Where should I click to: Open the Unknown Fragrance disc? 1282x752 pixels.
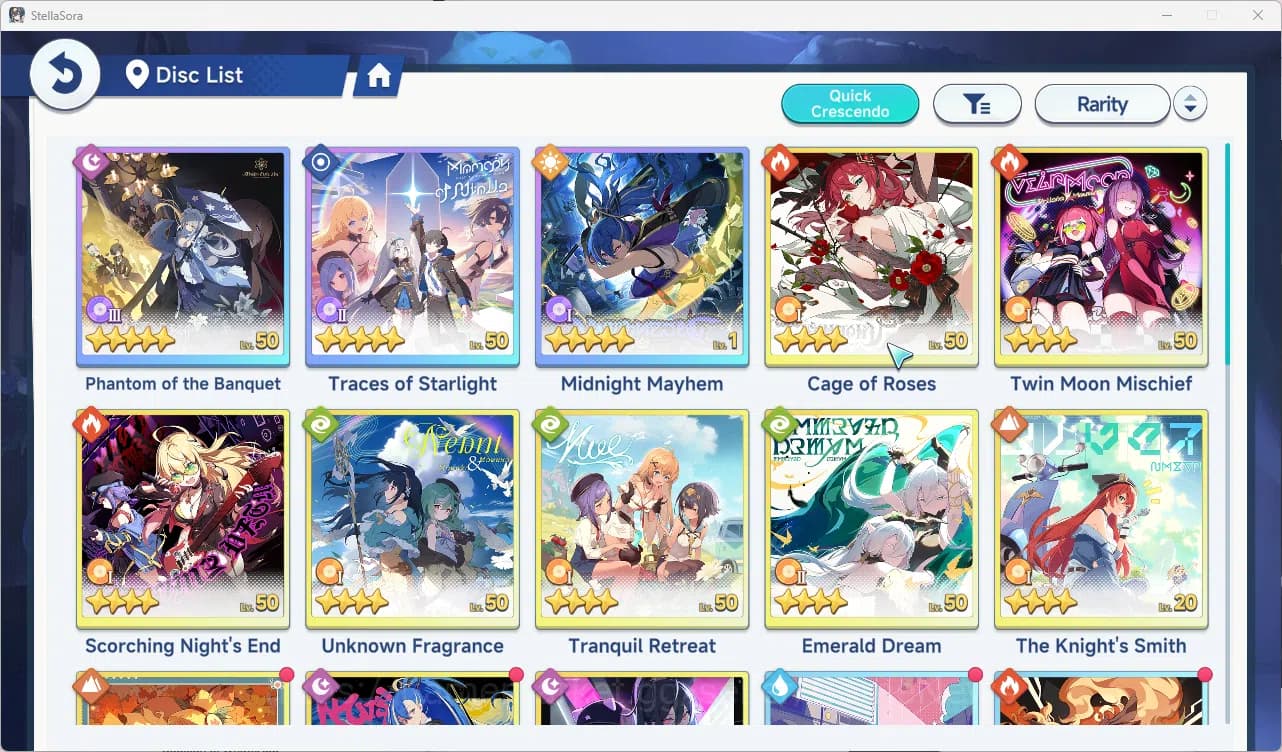coord(411,518)
